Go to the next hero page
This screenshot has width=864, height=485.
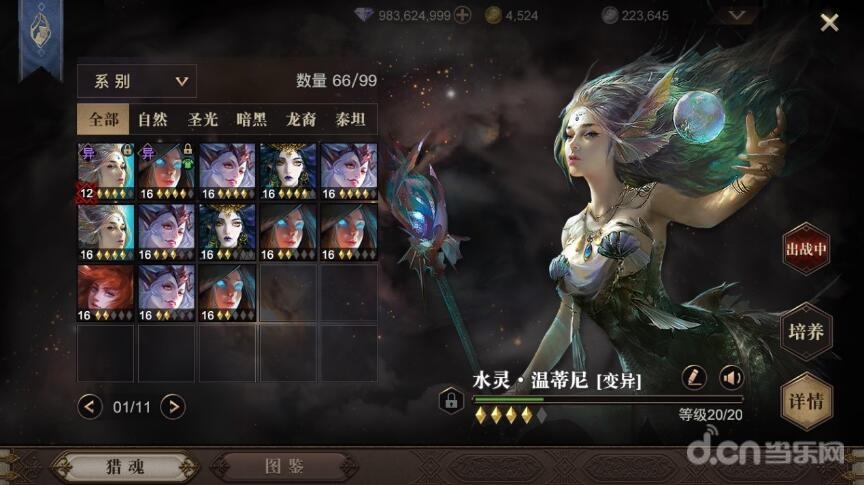pos(173,406)
